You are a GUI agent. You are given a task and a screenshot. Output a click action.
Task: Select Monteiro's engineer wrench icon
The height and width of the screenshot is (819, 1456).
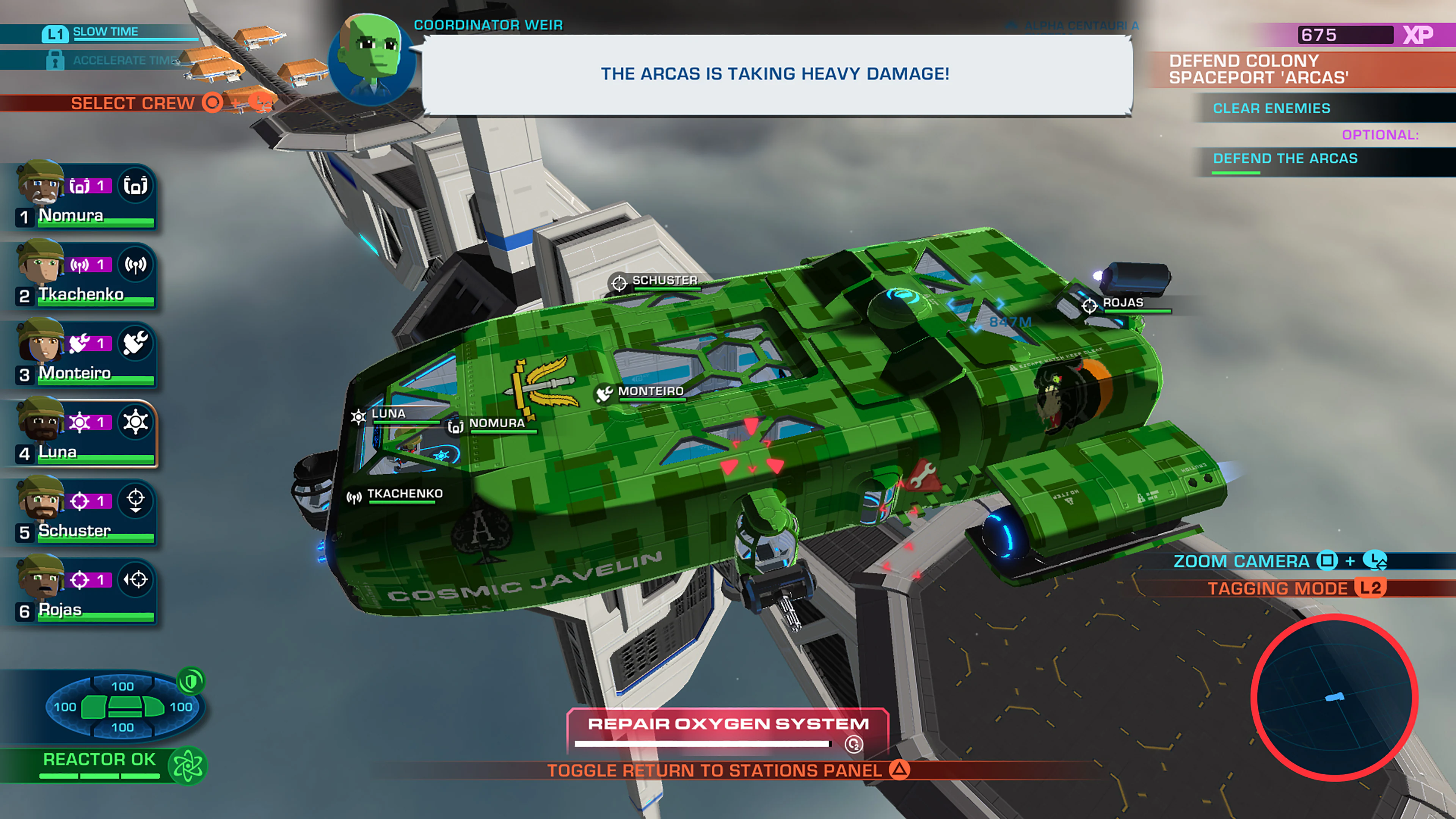pyautogui.click(x=136, y=342)
